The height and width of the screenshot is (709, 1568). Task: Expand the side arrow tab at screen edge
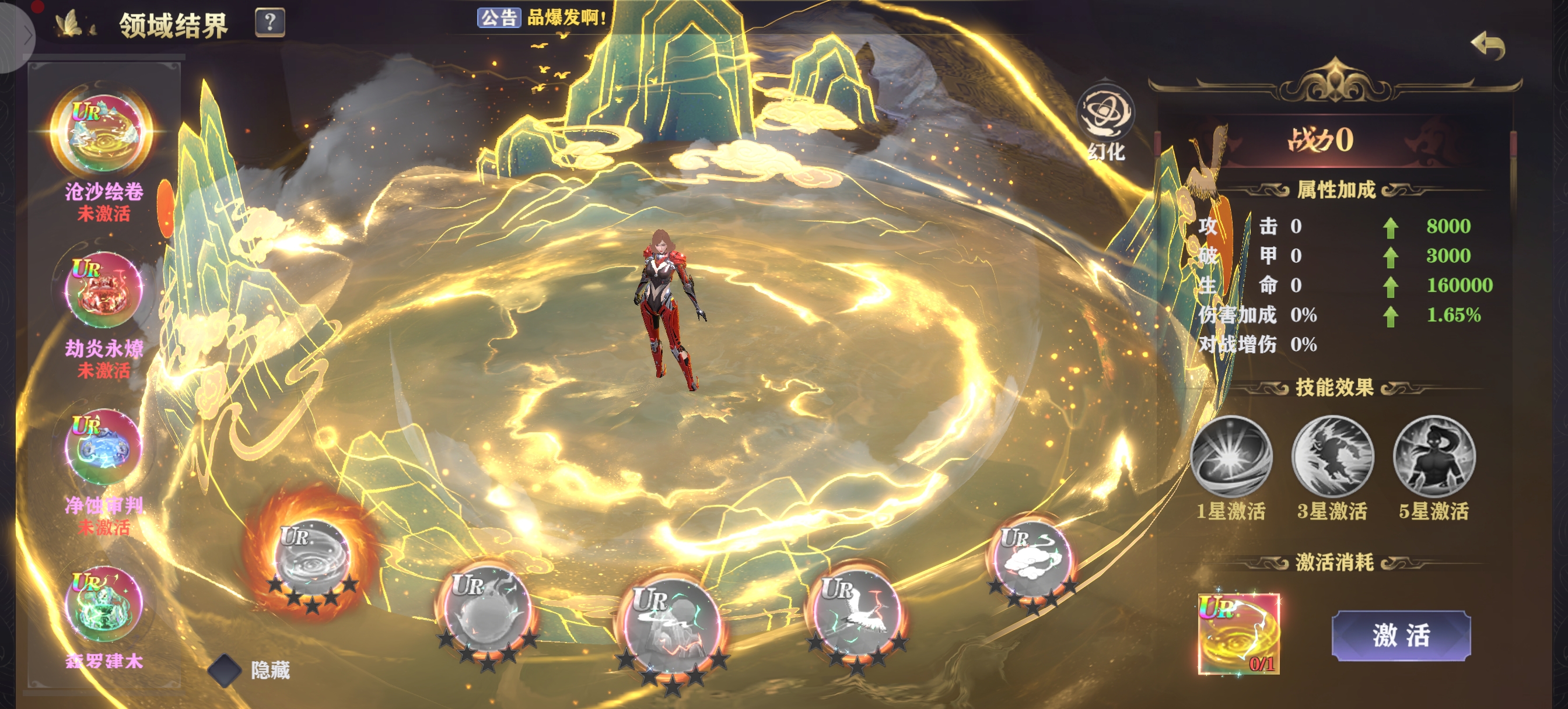(x=24, y=36)
